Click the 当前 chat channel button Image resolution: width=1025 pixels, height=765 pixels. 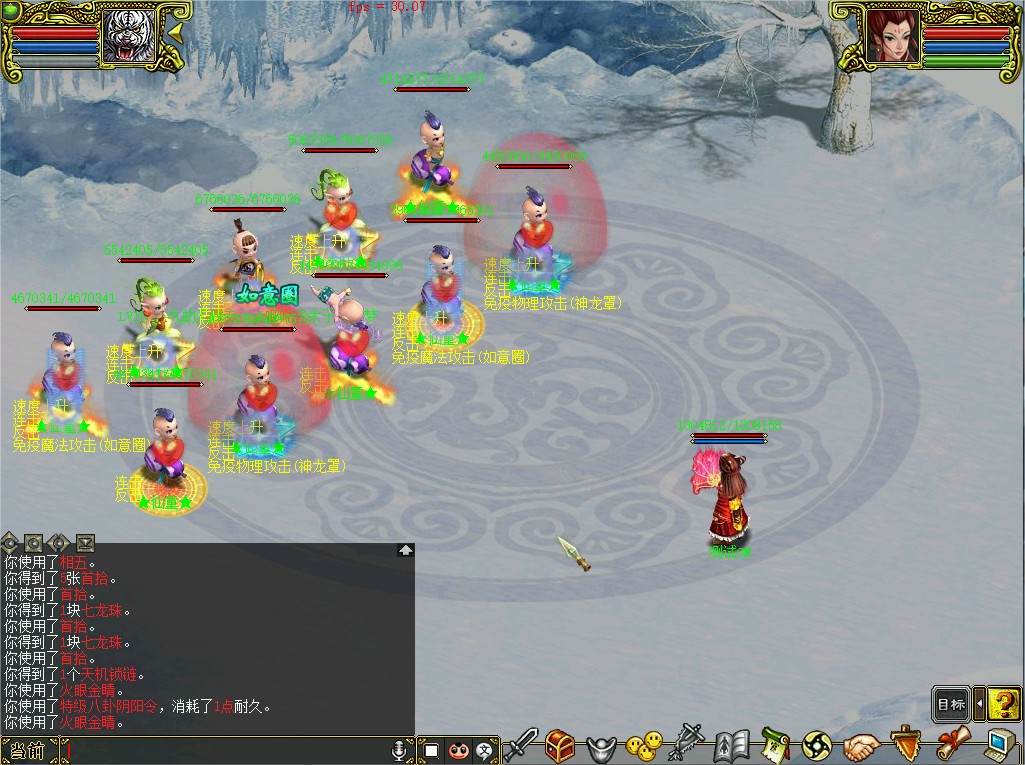click(x=28, y=750)
